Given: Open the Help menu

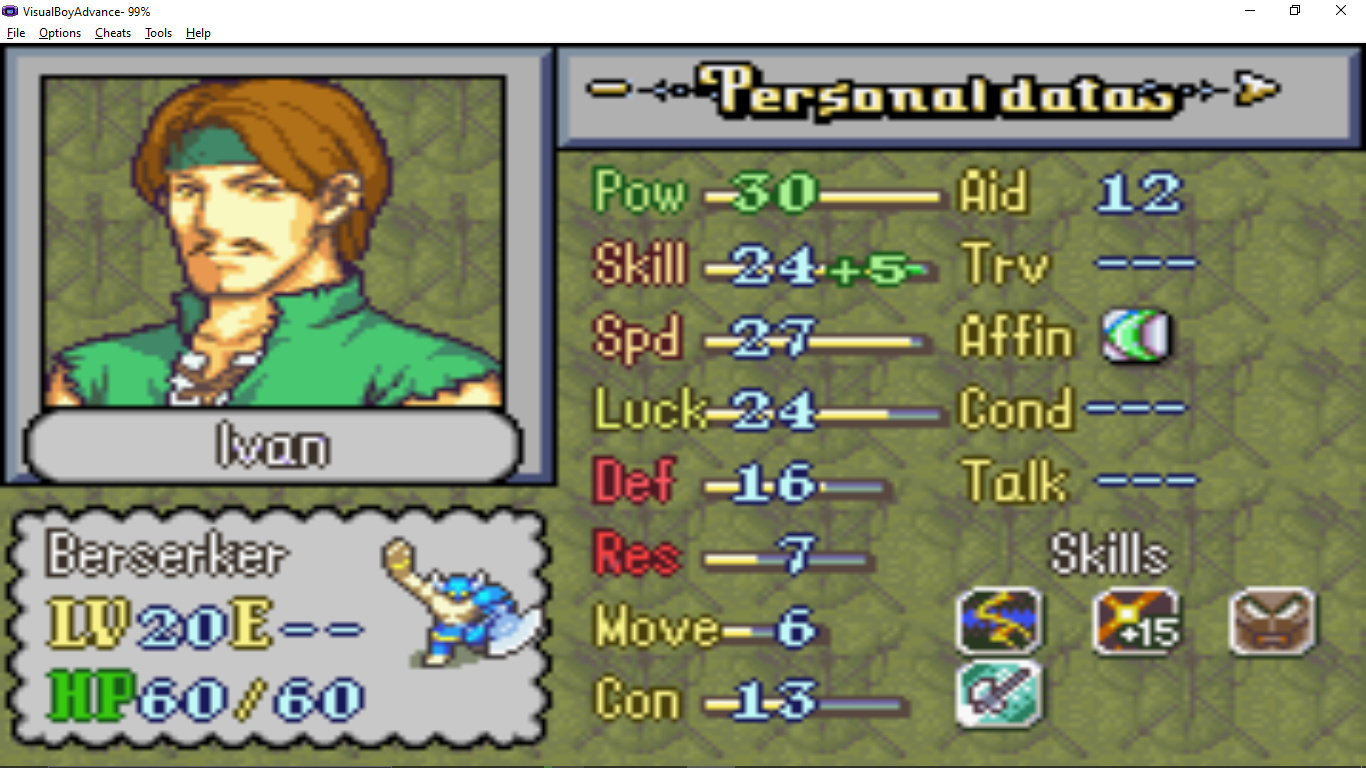Looking at the screenshot, I should tap(198, 33).
